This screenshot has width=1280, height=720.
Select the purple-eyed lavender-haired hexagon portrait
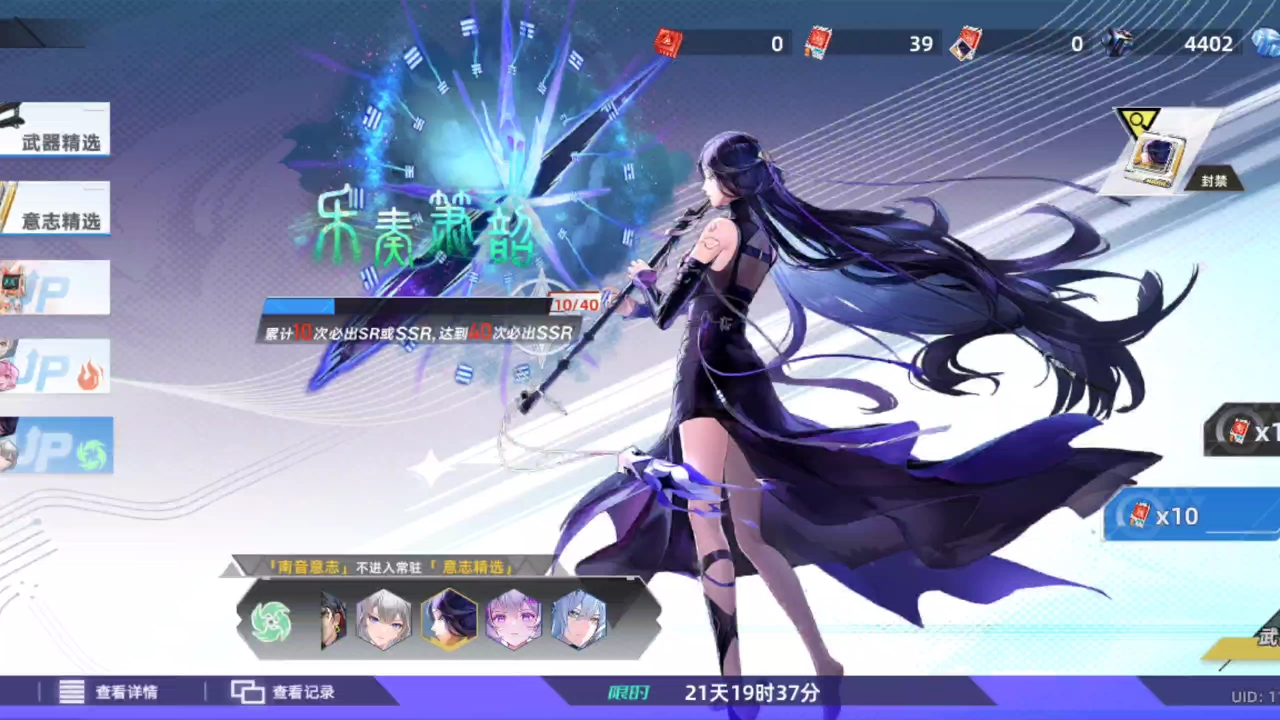point(513,620)
